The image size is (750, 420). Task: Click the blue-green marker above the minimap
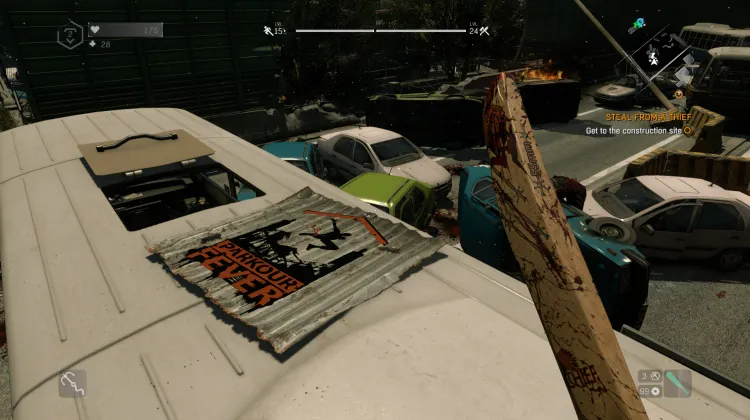click(x=638, y=20)
